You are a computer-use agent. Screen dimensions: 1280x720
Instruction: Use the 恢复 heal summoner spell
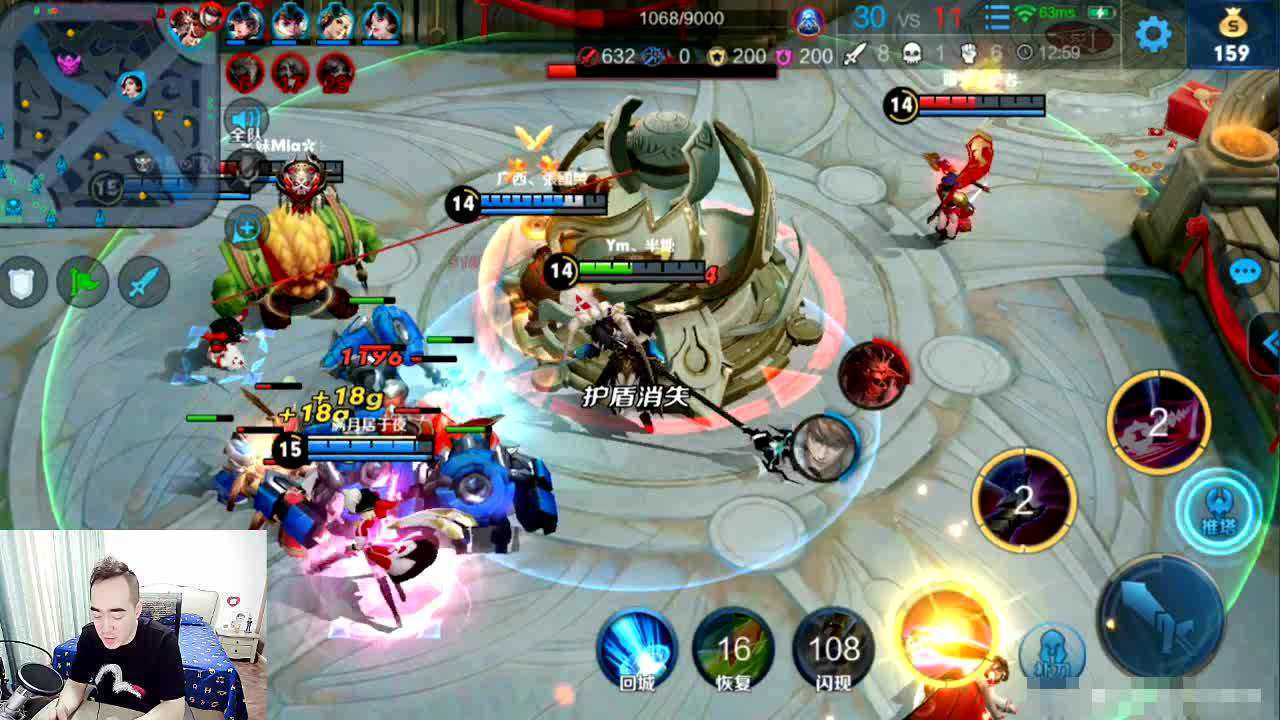[734, 650]
